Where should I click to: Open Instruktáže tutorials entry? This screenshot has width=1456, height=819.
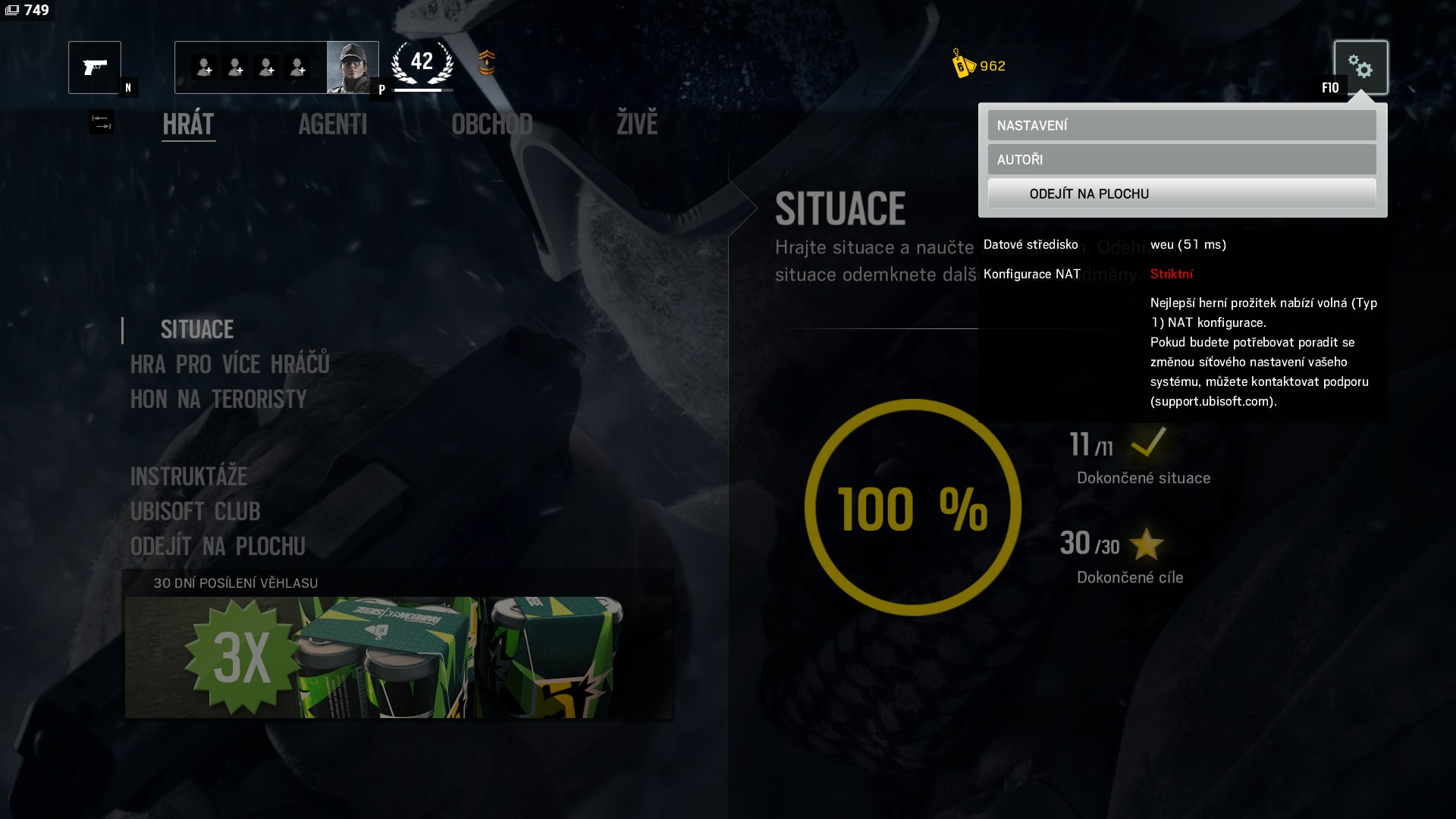189,476
